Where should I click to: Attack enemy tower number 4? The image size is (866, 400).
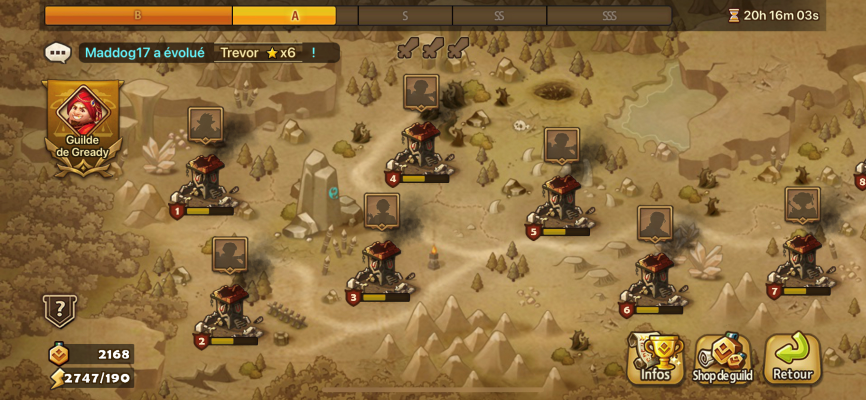point(421,150)
